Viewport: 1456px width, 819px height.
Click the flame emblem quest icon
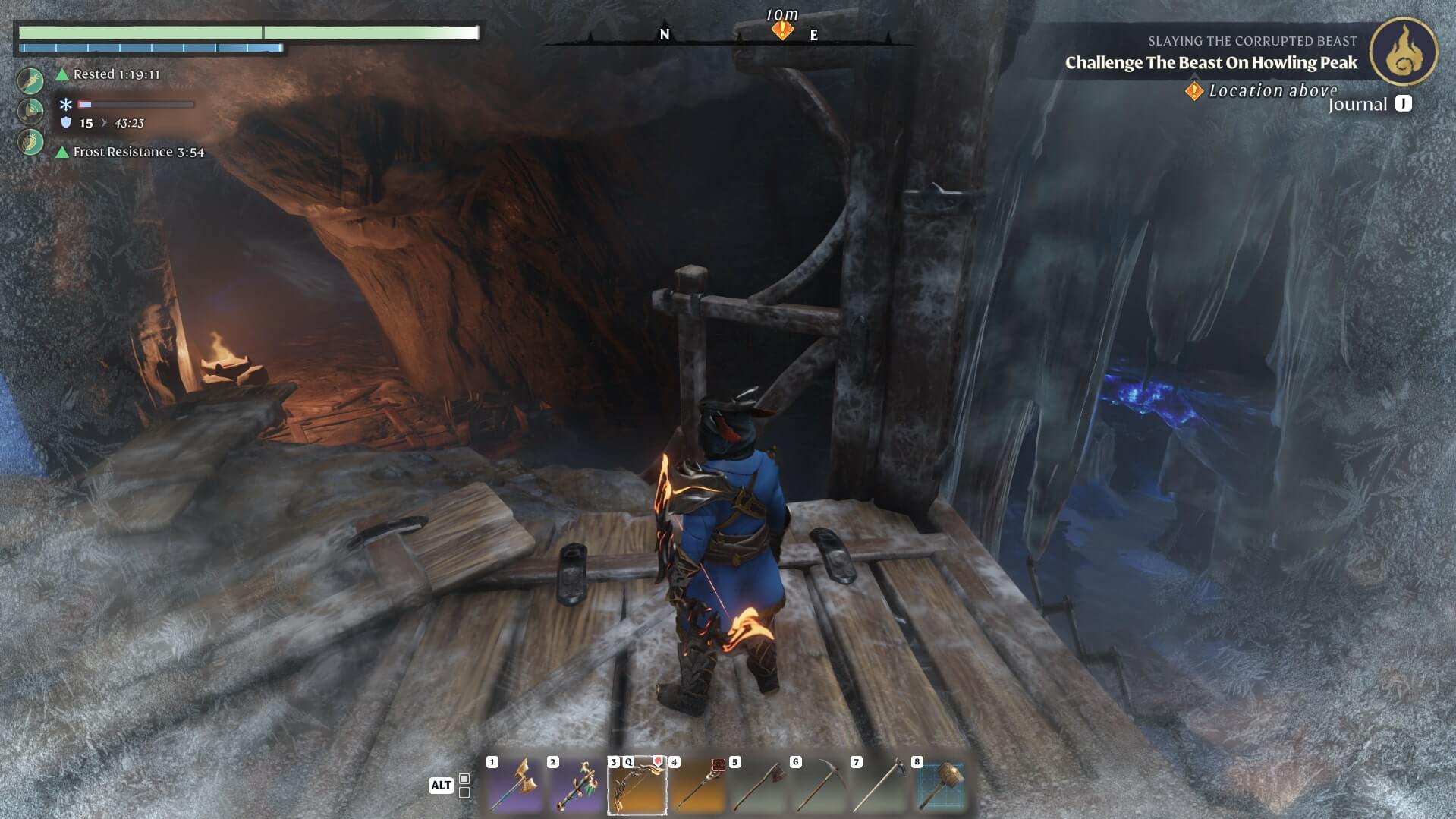pos(1403,52)
